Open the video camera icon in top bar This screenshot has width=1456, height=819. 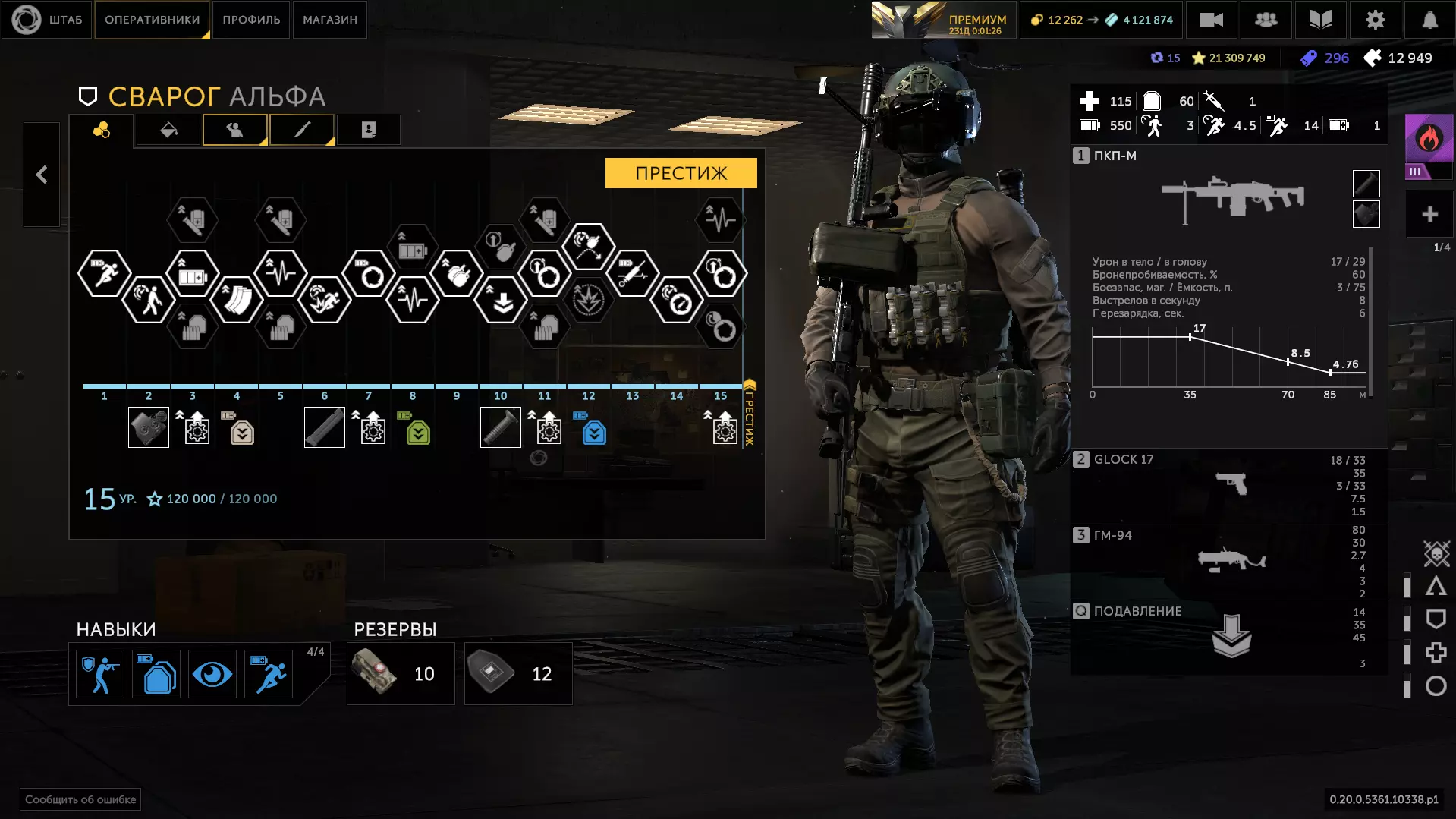tap(1211, 20)
